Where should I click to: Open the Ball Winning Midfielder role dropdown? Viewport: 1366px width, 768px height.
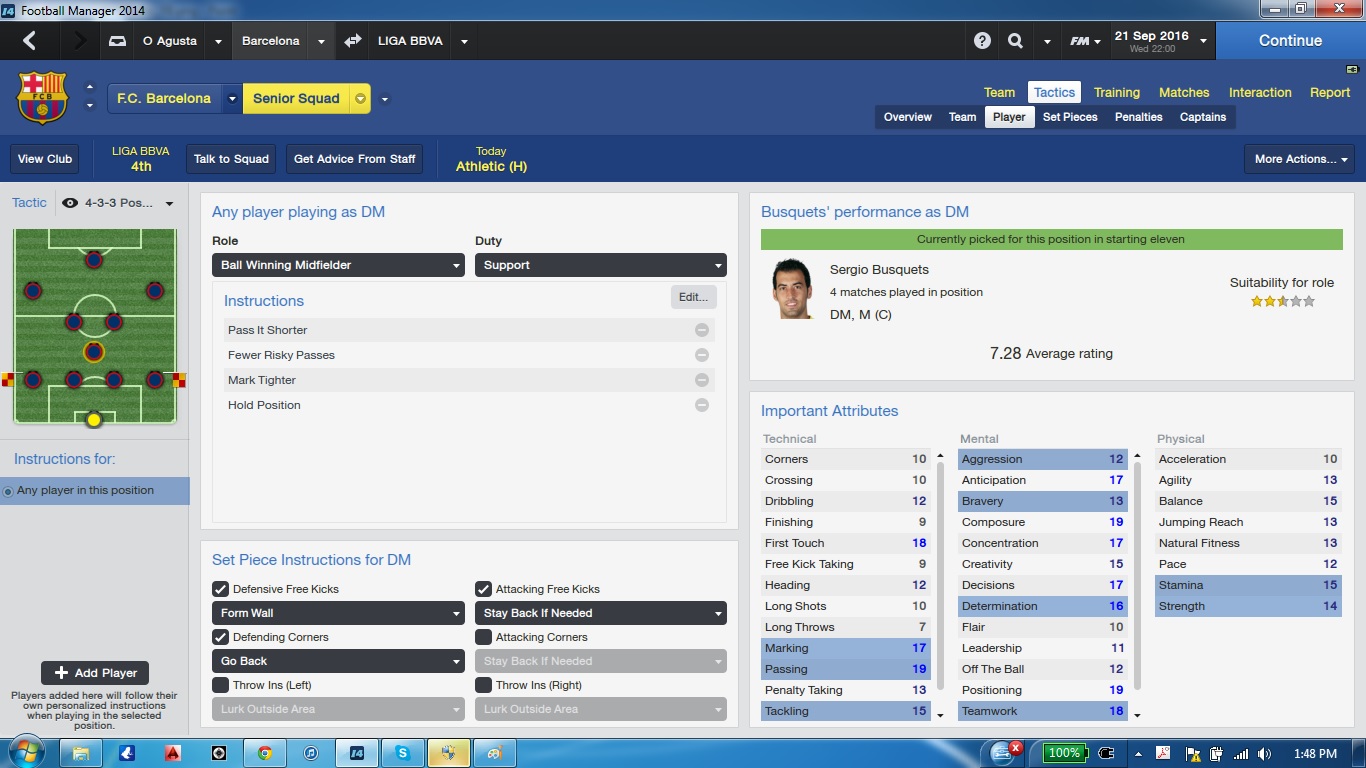click(x=338, y=265)
